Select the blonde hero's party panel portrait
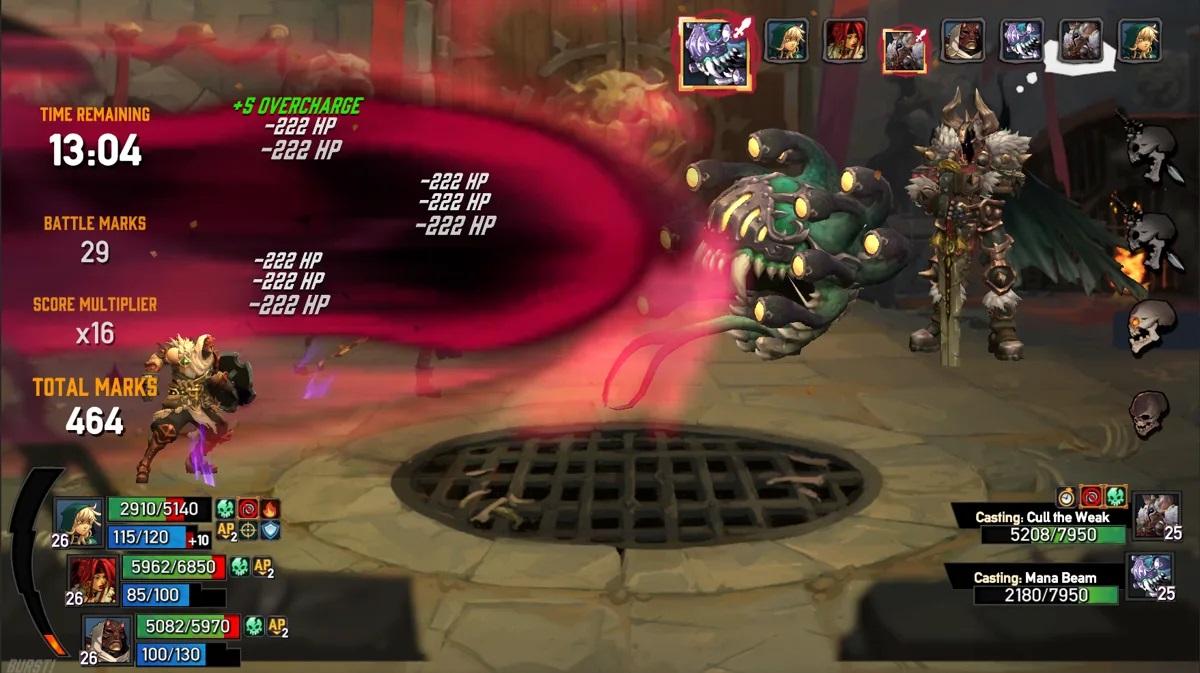Image resolution: width=1200 pixels, height=673 pixels. pyautogui.click(x=77, y=522)
